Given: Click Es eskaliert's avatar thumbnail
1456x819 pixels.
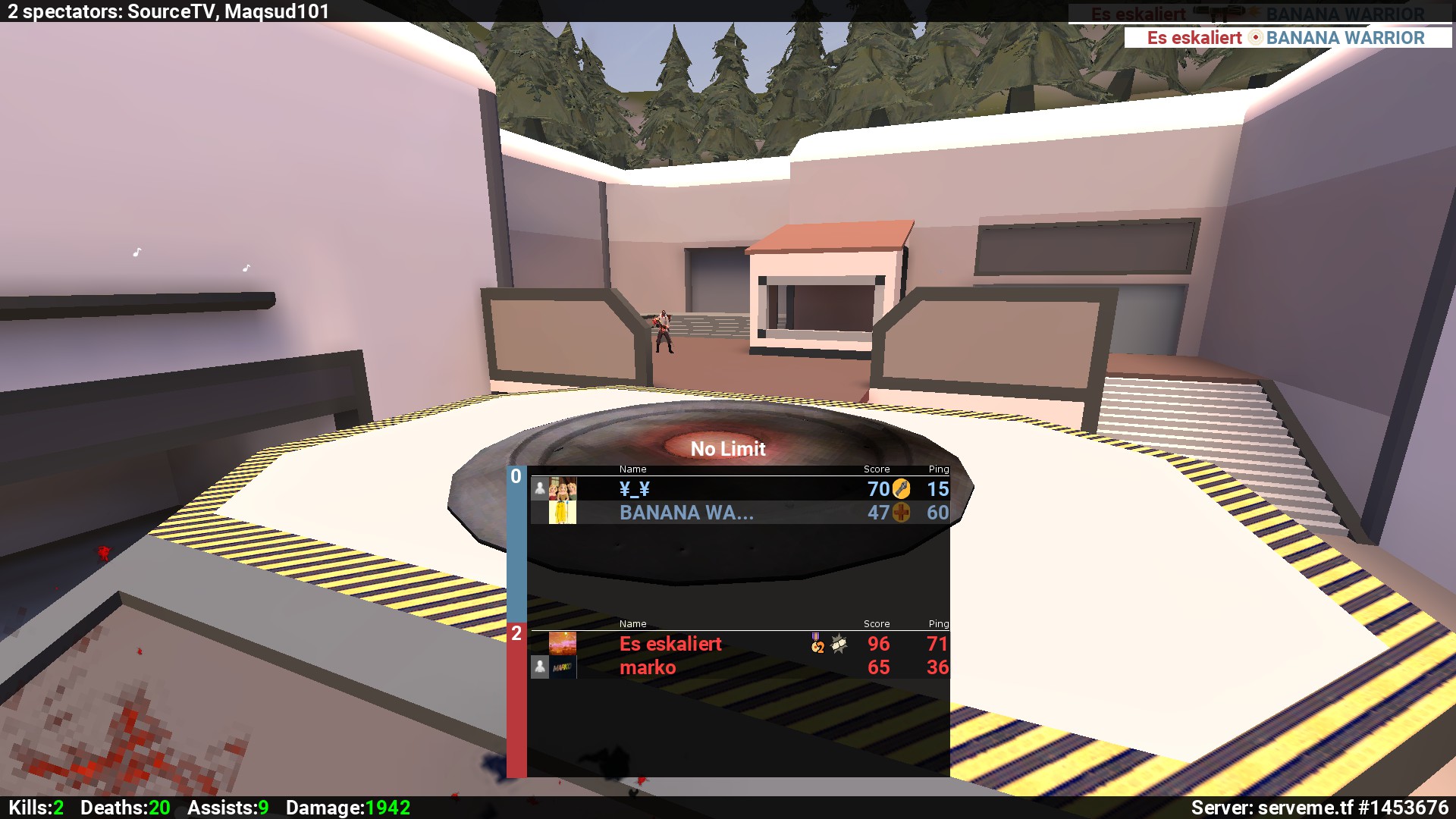Looking at the screenshot, I should point(563,644).
